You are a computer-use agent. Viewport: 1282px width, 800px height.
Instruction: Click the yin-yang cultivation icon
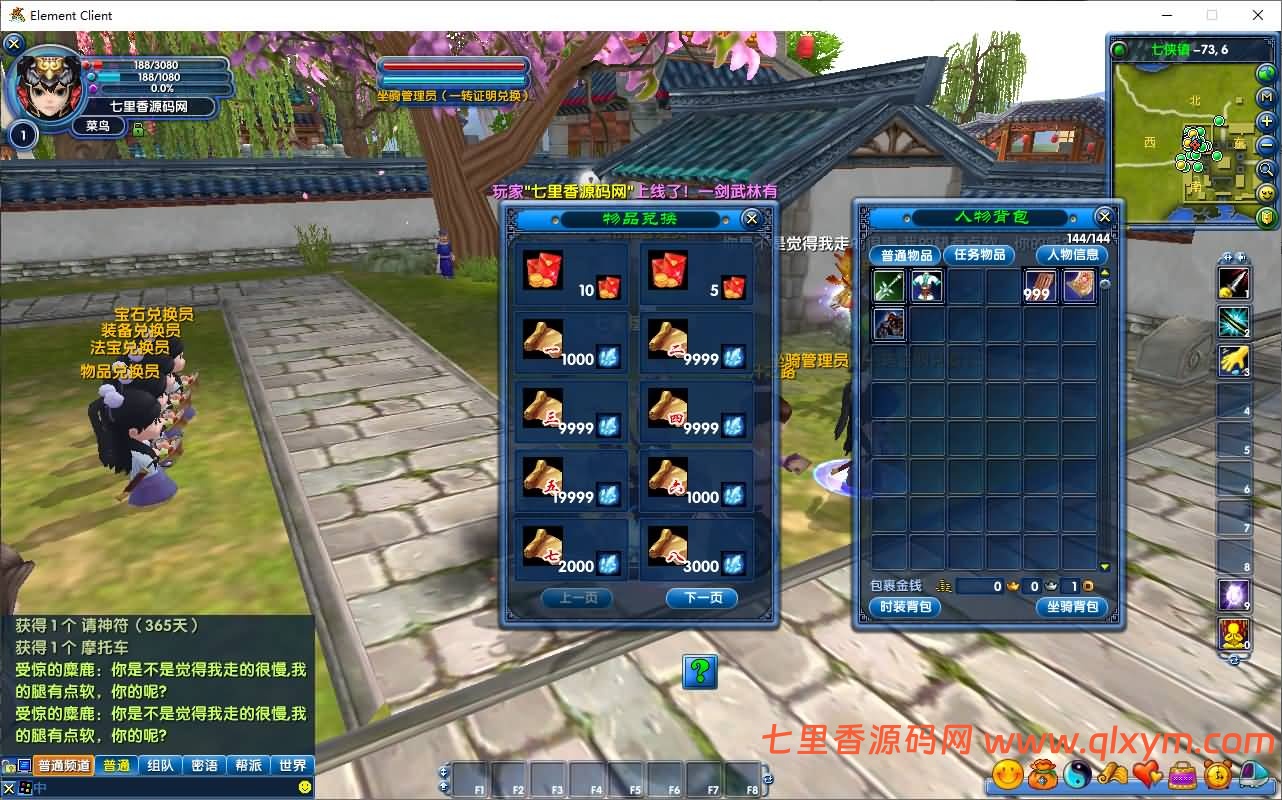tap(1079, 773)
